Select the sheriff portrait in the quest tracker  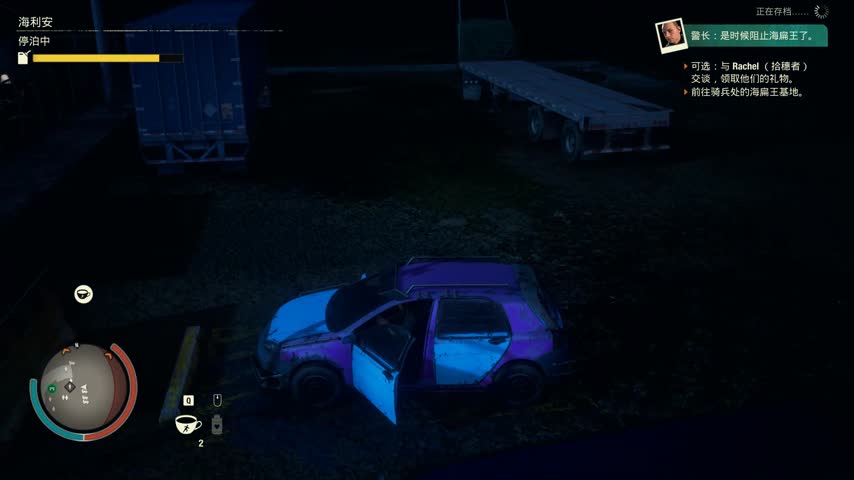[x=669, y=36]
